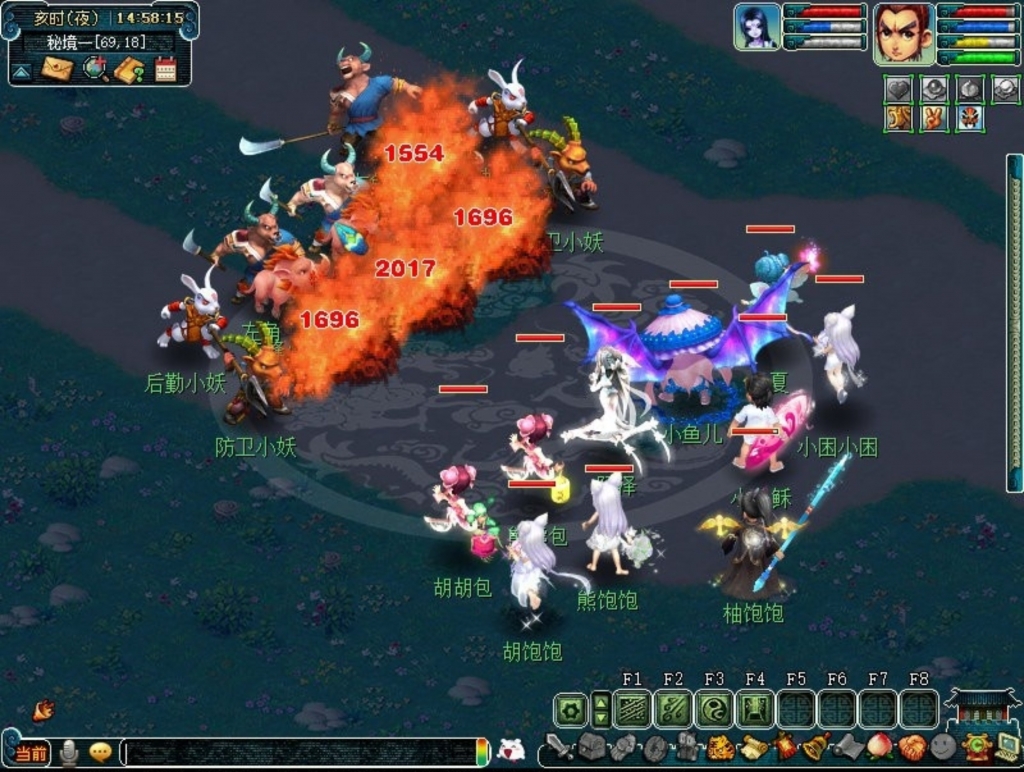
Task: Open the calendar events icon
Action: point(165,69)
